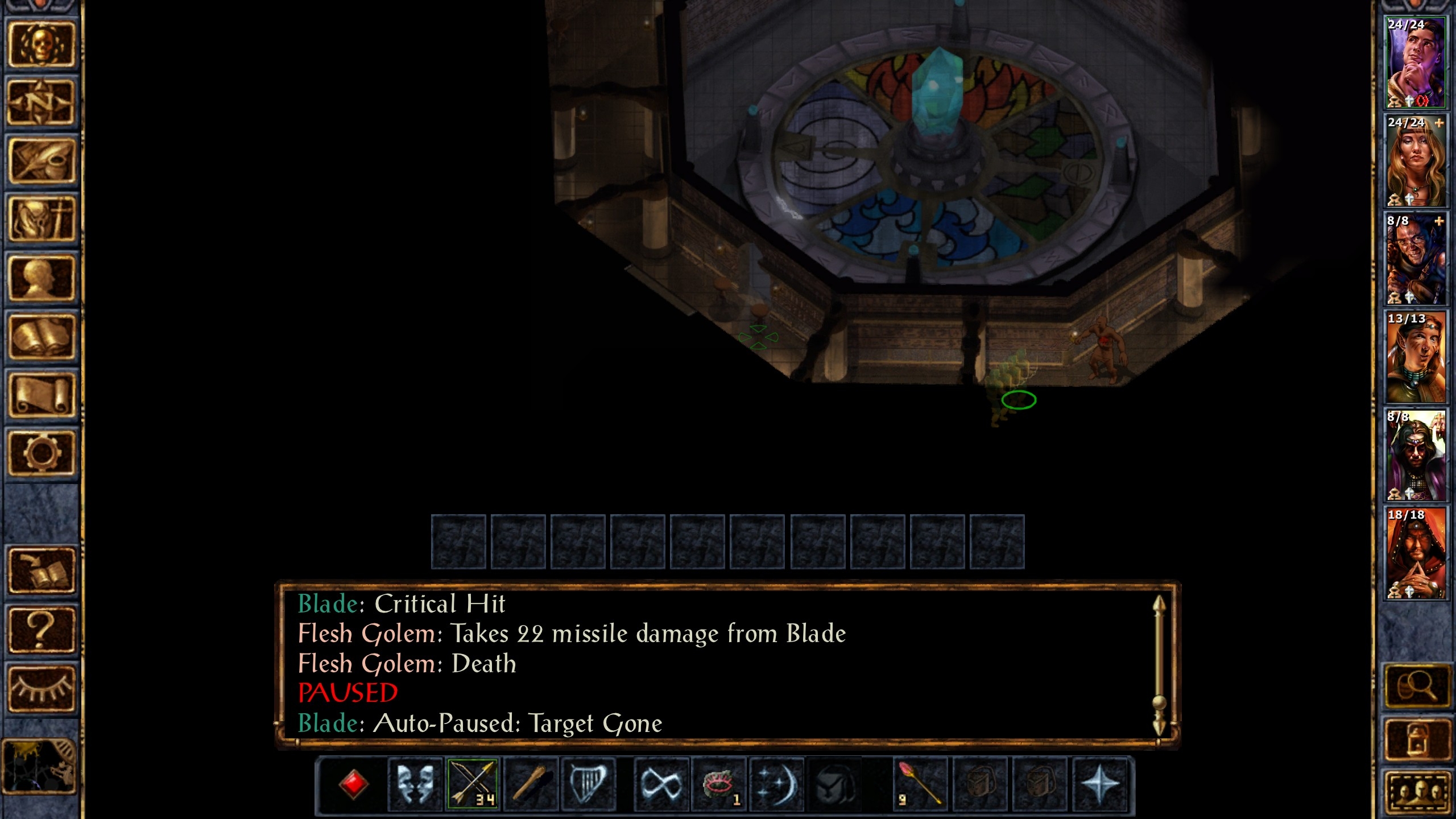Select the wooden club weapon slot

[x=530, y=784]
